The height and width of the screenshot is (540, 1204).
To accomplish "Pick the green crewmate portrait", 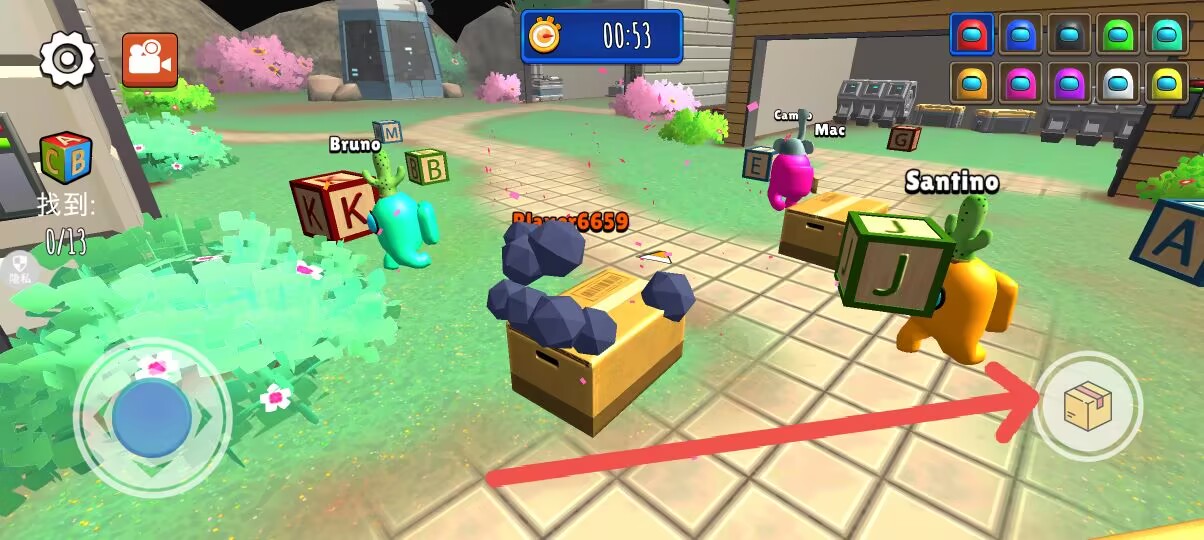I will (1118, 35).
